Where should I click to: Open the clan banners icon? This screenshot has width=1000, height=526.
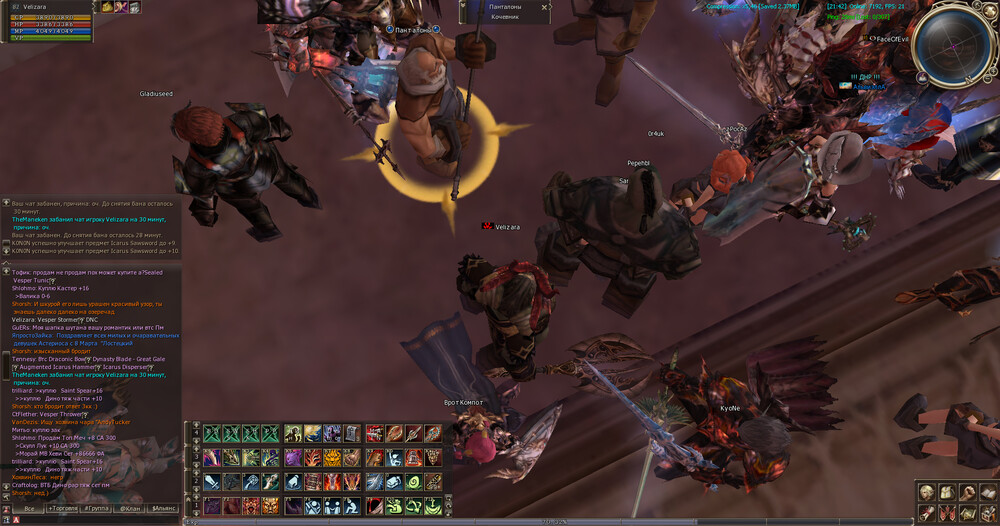coord(947,512)
